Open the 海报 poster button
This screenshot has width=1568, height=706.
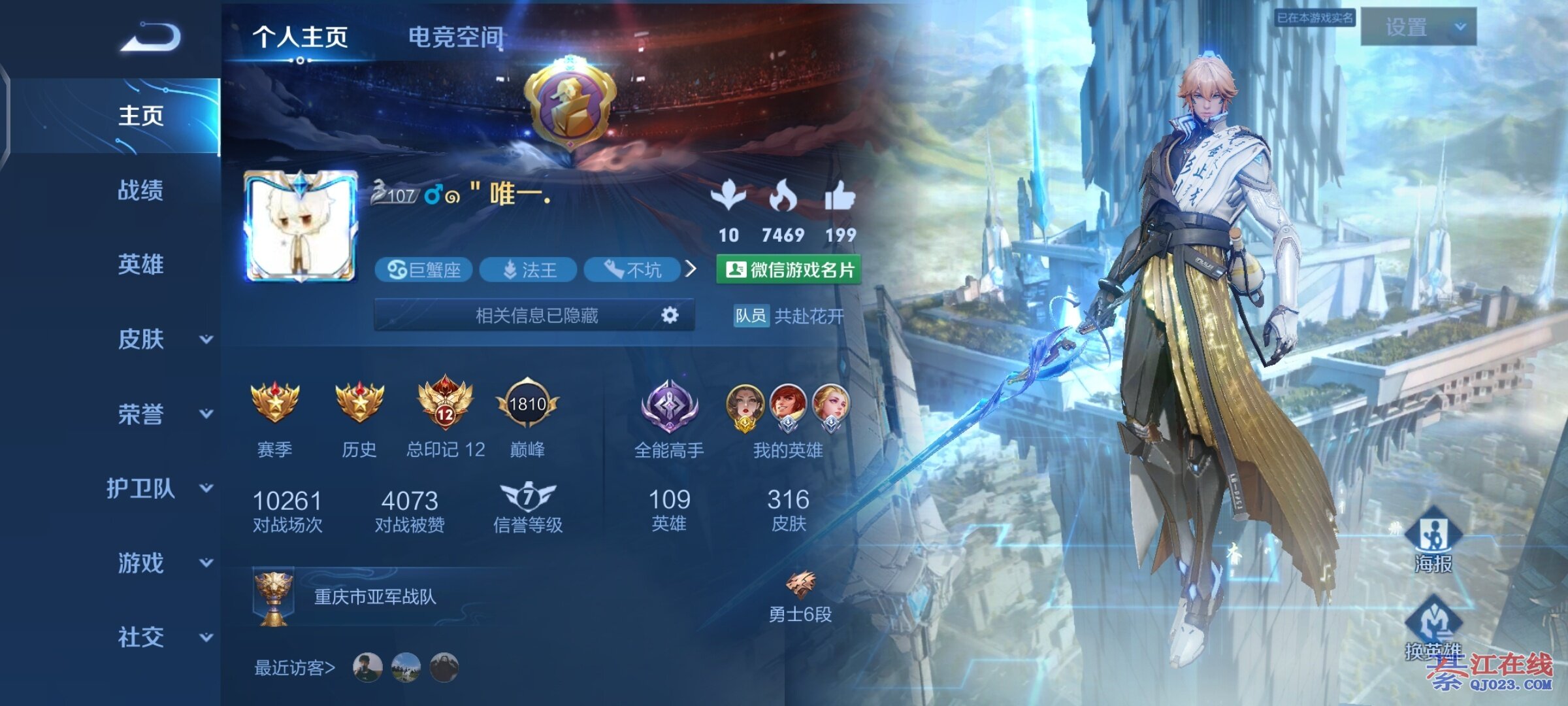[x=1433, y=541]
